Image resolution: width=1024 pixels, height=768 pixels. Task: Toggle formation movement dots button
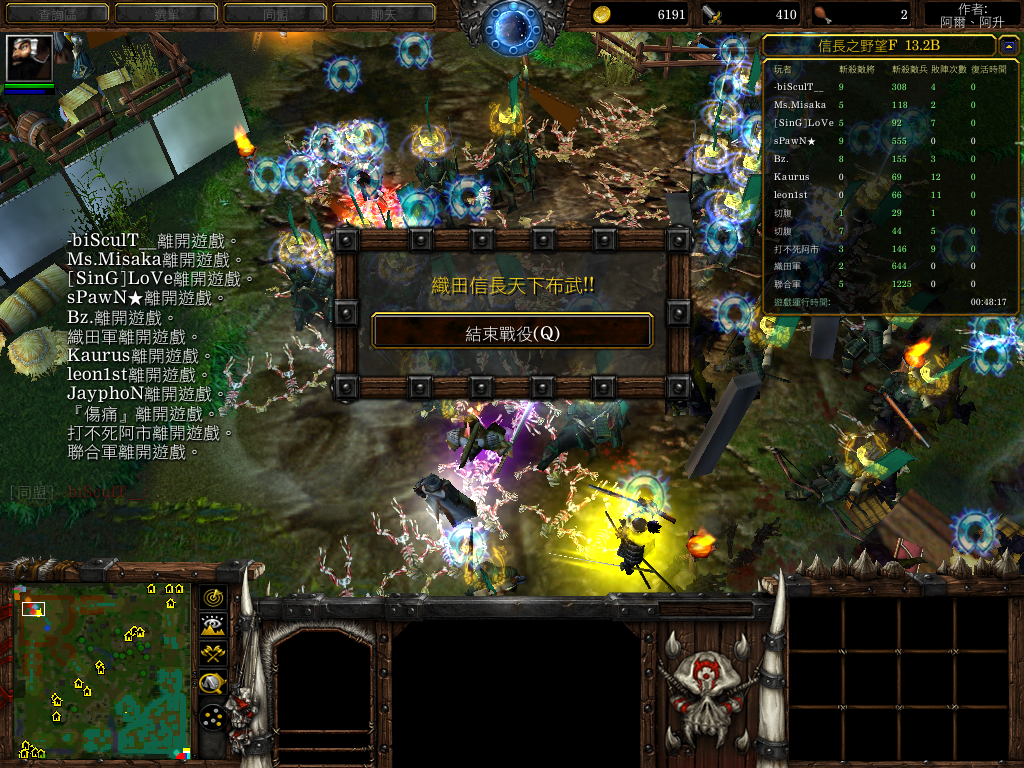tap(212, 718)
